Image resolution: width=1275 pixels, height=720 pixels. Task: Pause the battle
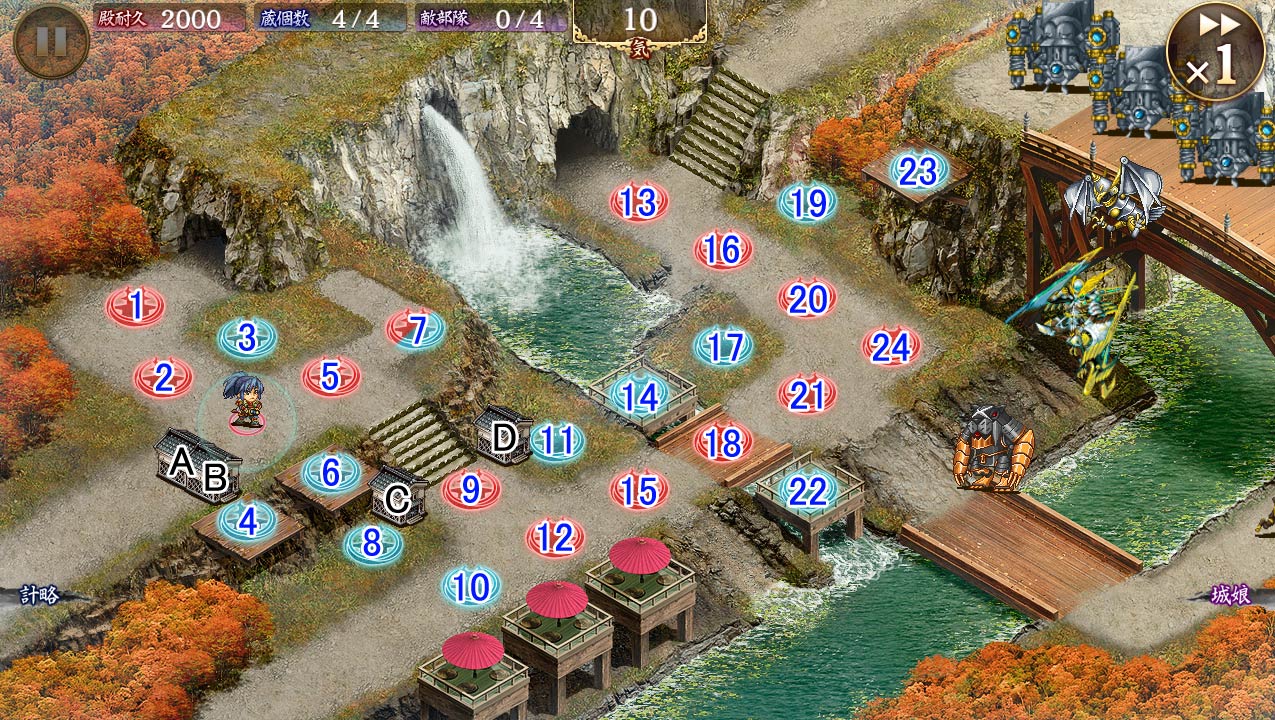51,41
